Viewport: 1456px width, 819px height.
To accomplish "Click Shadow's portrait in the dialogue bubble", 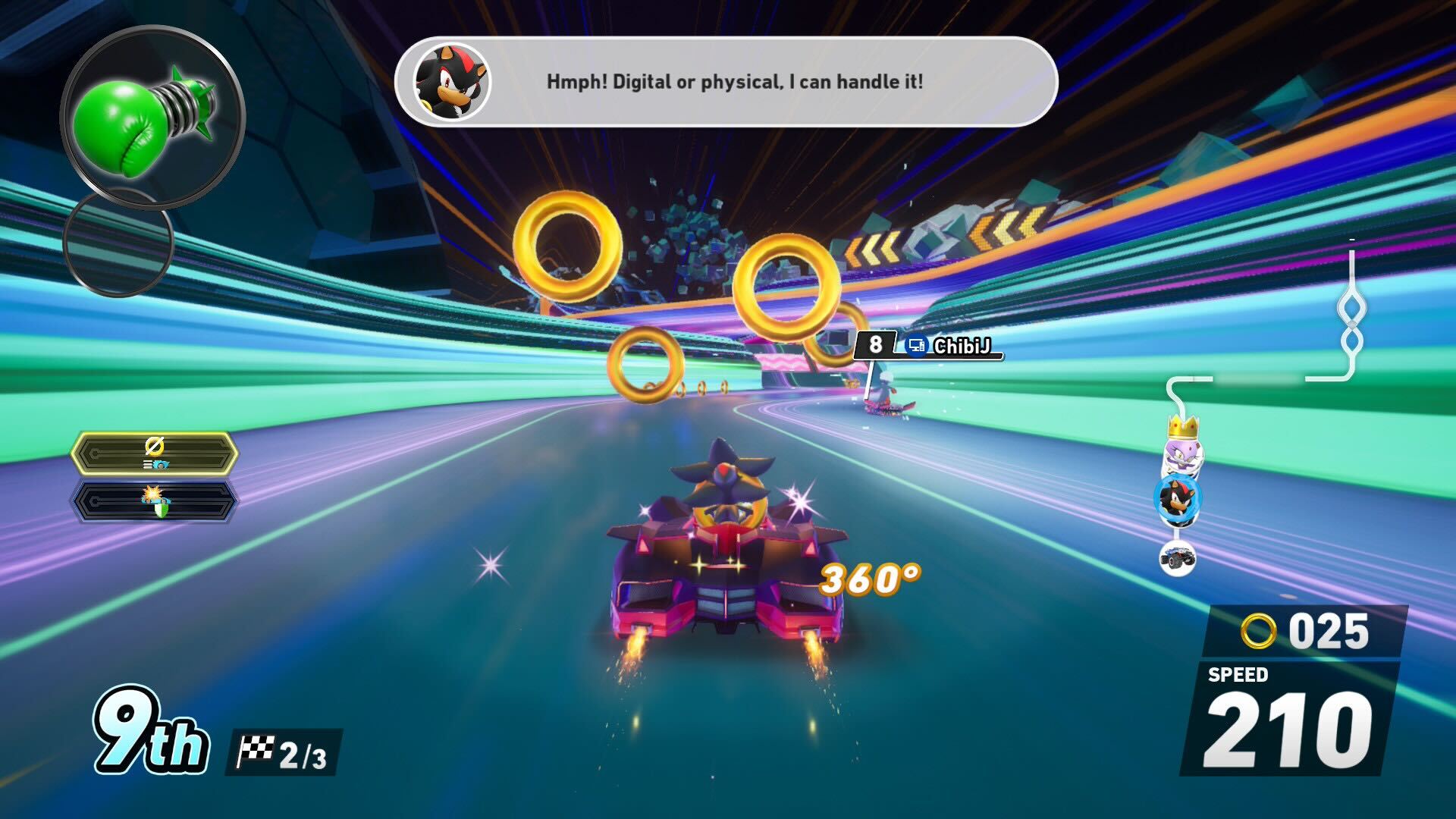I will coord(452,81).
